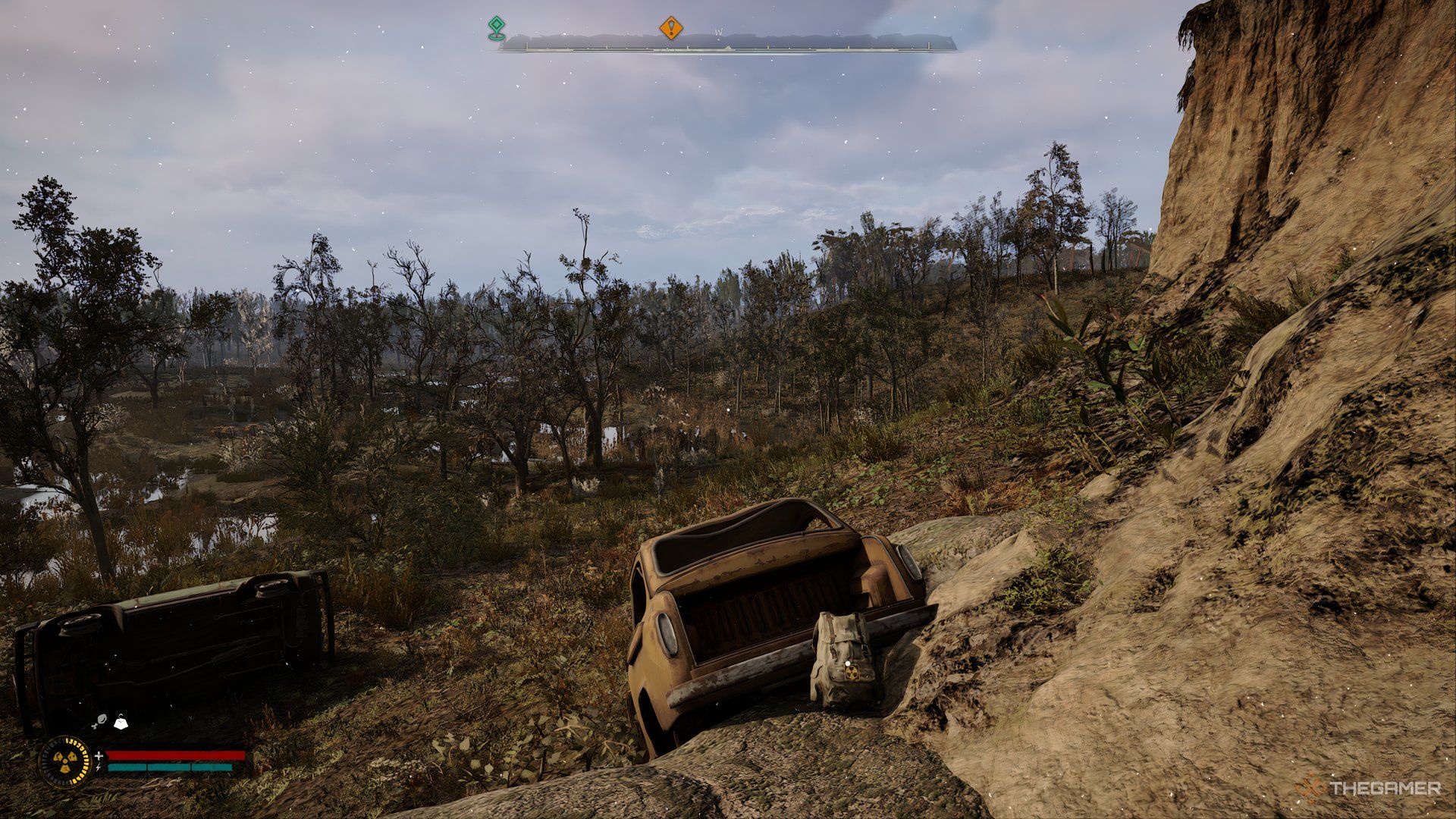Click the small crossed-tools icon near the weight indicator
Image resolution: width=1456 pixels, height=819 pixels.
pos(99,721)
